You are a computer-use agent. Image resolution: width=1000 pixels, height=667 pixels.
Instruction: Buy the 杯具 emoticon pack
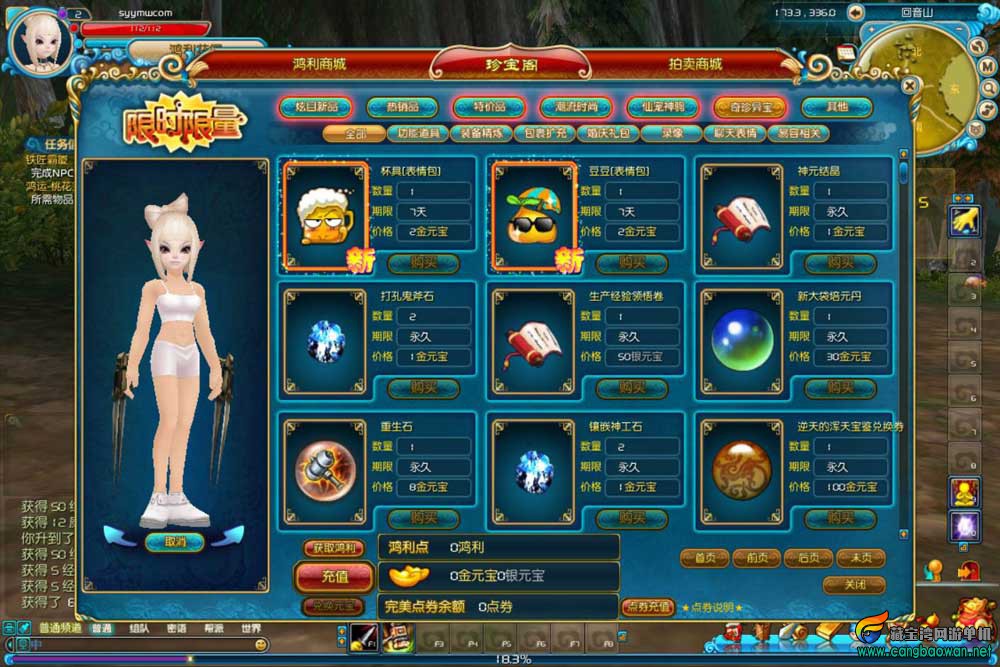click(423, 263)
